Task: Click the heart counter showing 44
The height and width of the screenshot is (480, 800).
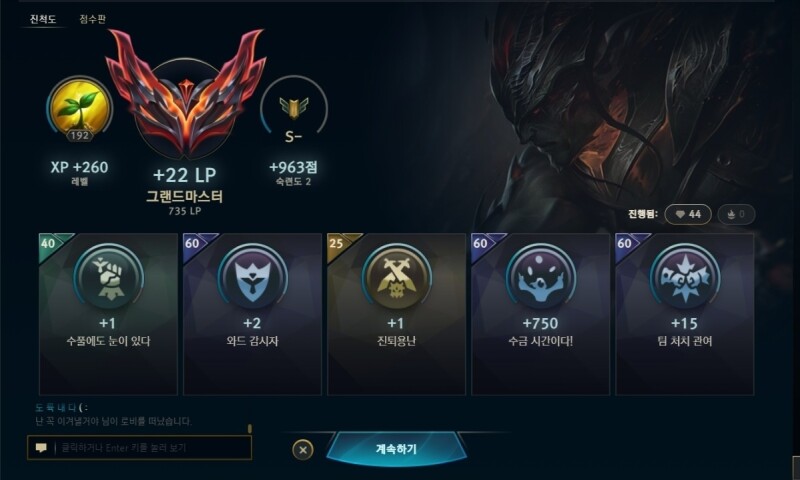Action: (x=686, y=214)
